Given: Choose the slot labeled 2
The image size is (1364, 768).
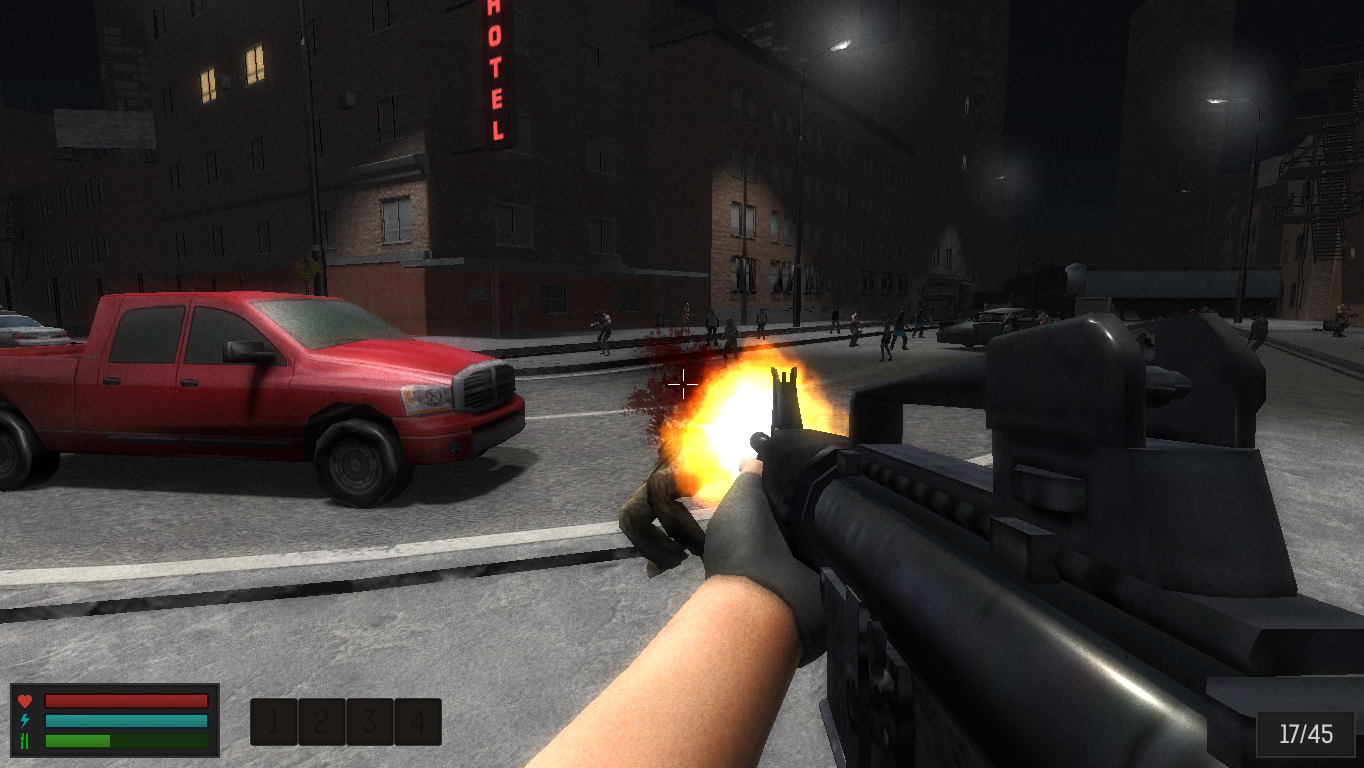Looking at the screenshot, I should 322,721.
